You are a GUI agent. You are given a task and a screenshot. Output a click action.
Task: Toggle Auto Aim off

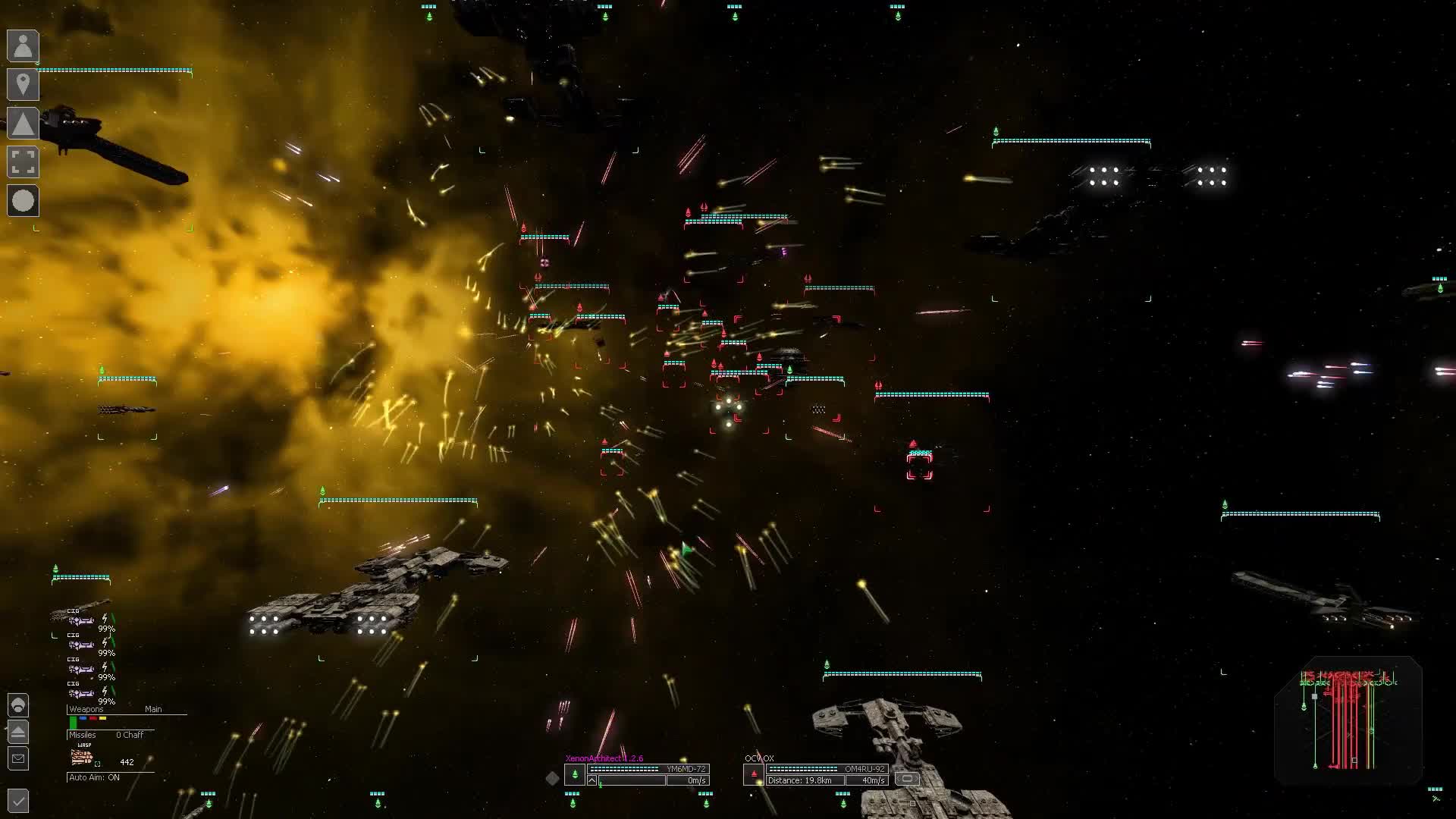pos(95,777)
